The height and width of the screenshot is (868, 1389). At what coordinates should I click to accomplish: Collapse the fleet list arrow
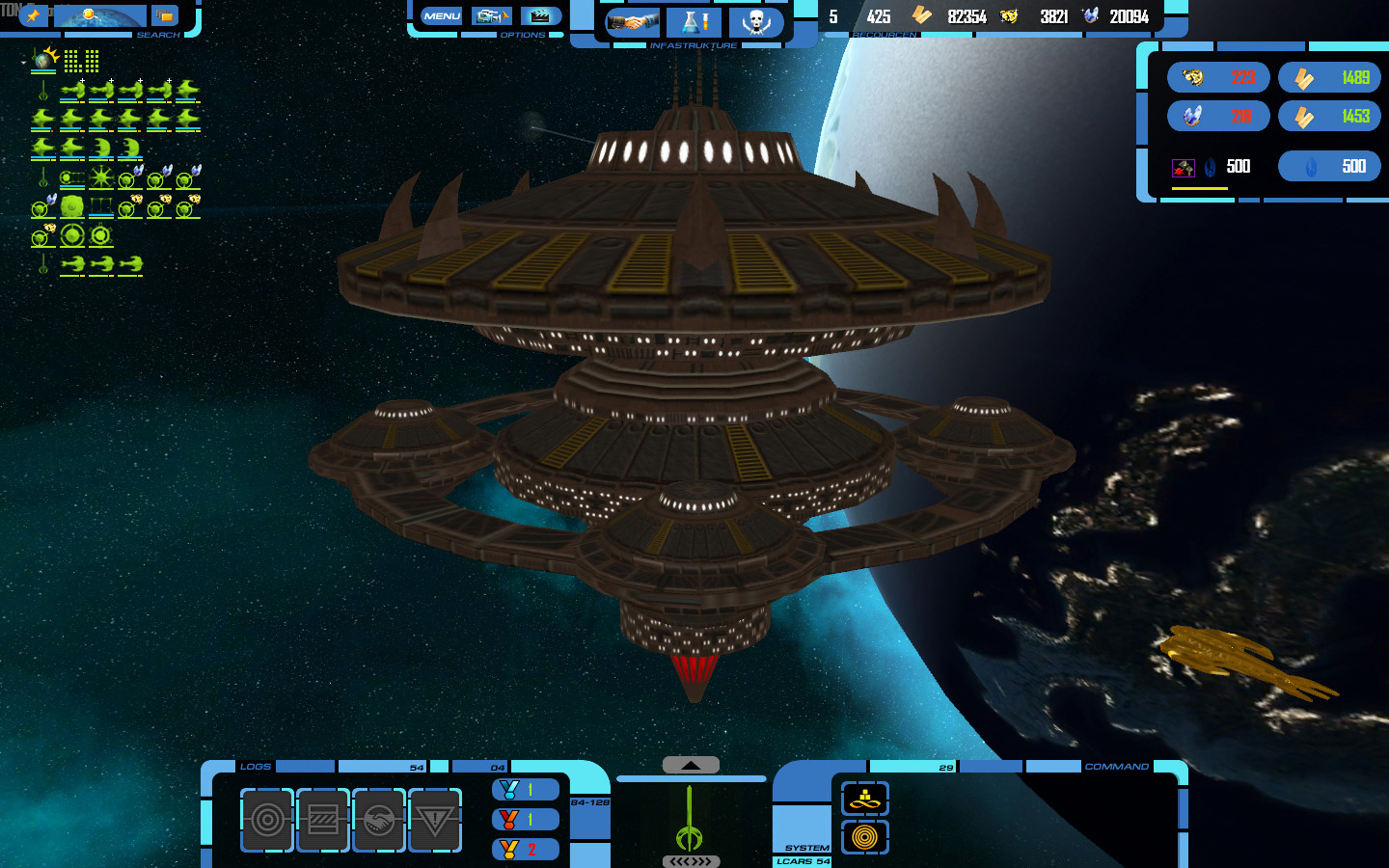pyautogui.click(x=23, y=63)
